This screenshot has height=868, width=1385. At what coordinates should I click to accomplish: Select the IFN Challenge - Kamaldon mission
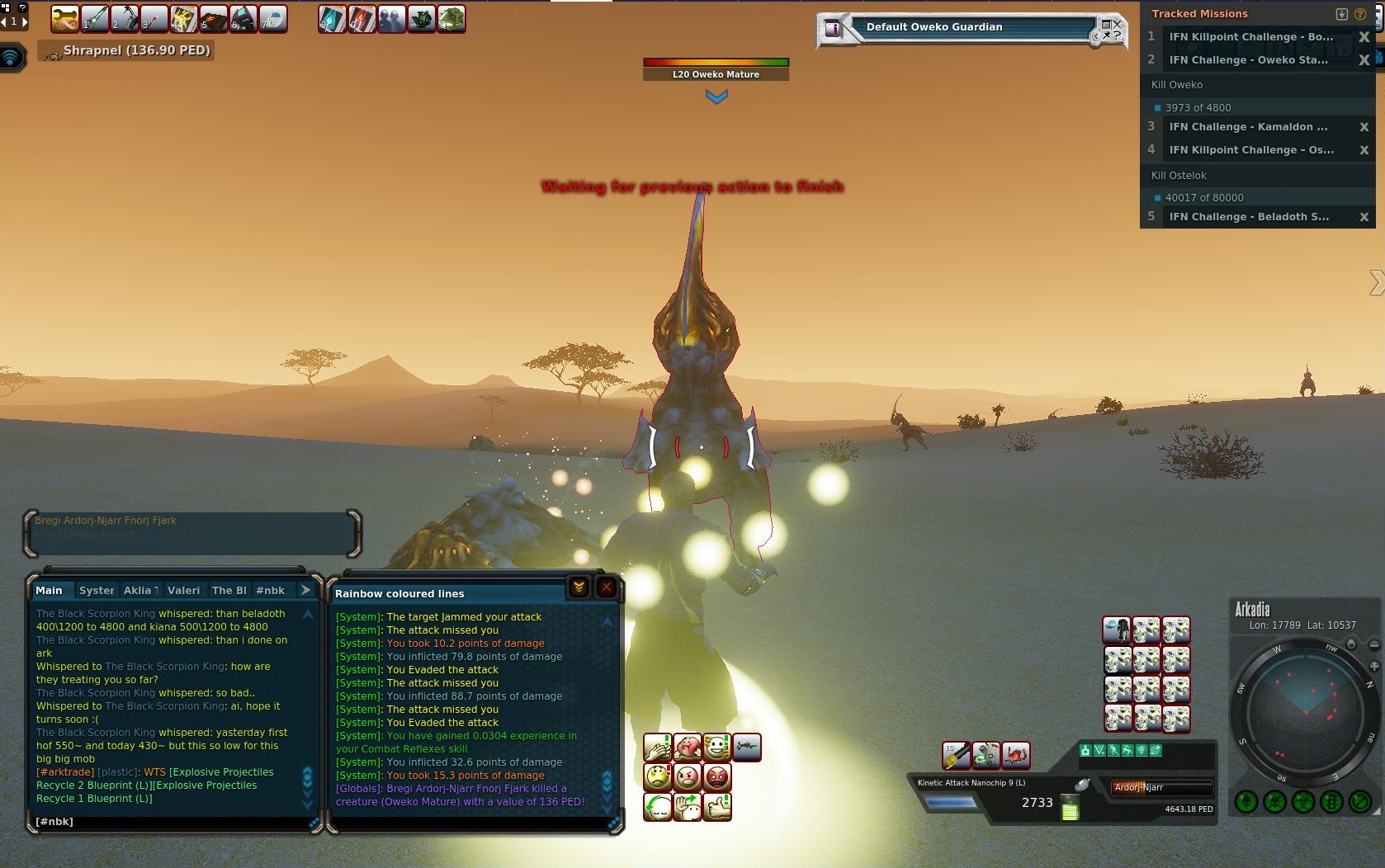(1248, 126)
